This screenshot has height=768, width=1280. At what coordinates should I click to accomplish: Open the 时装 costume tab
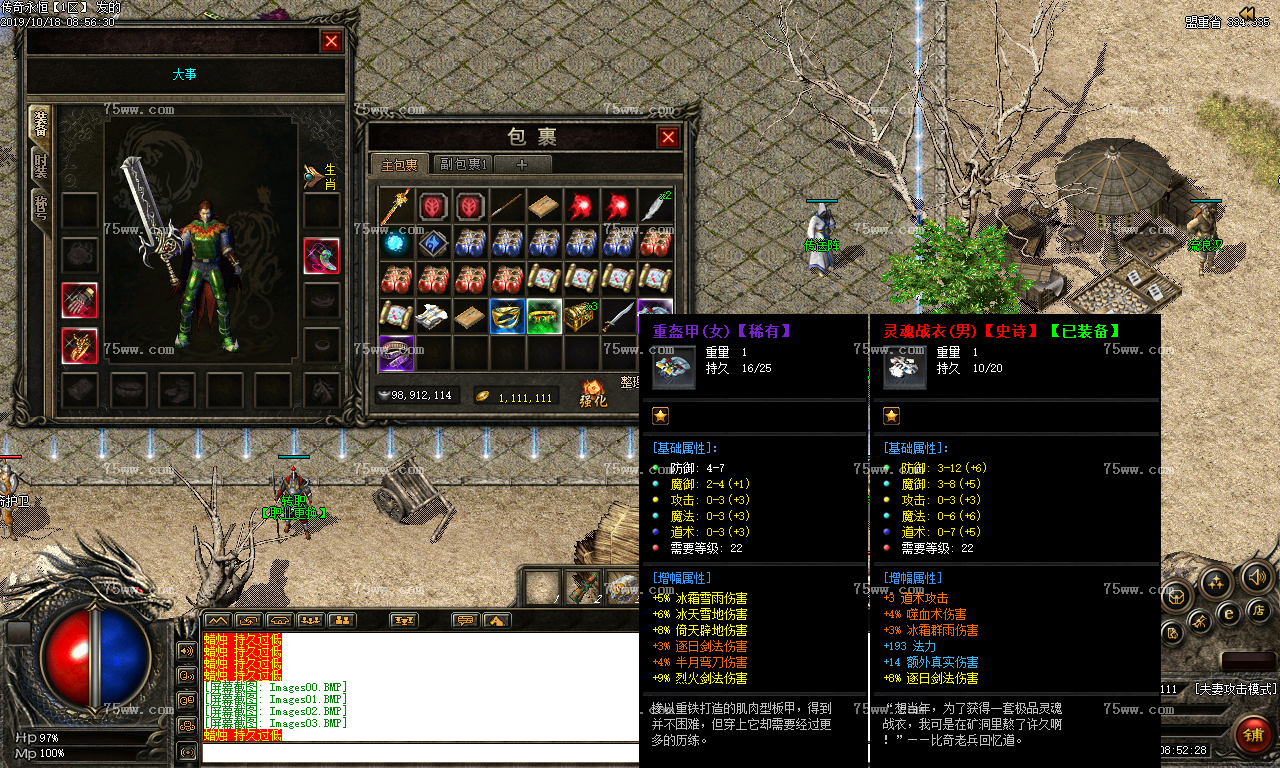tap(41, 166)
